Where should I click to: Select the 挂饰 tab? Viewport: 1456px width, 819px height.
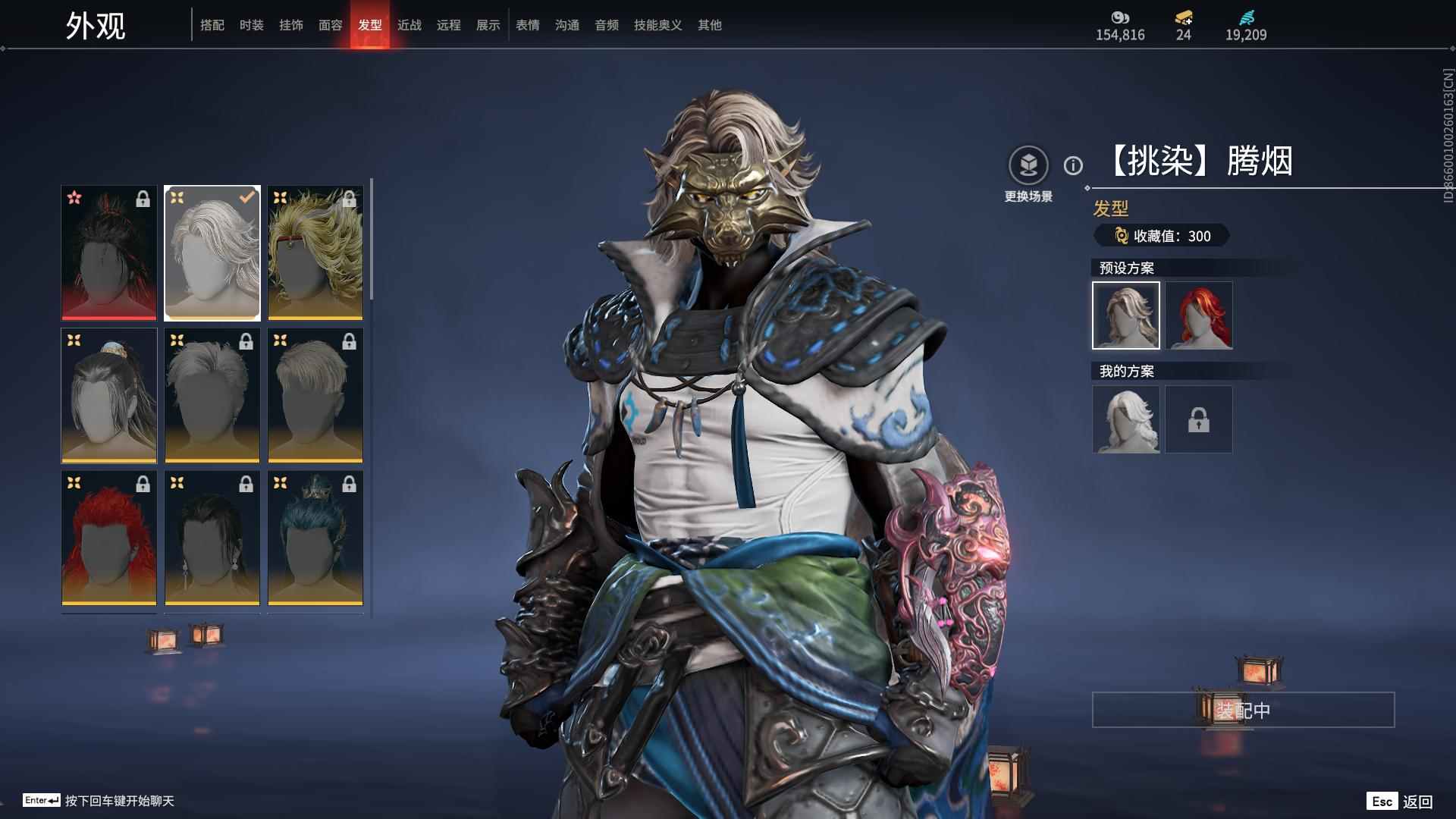290,25
